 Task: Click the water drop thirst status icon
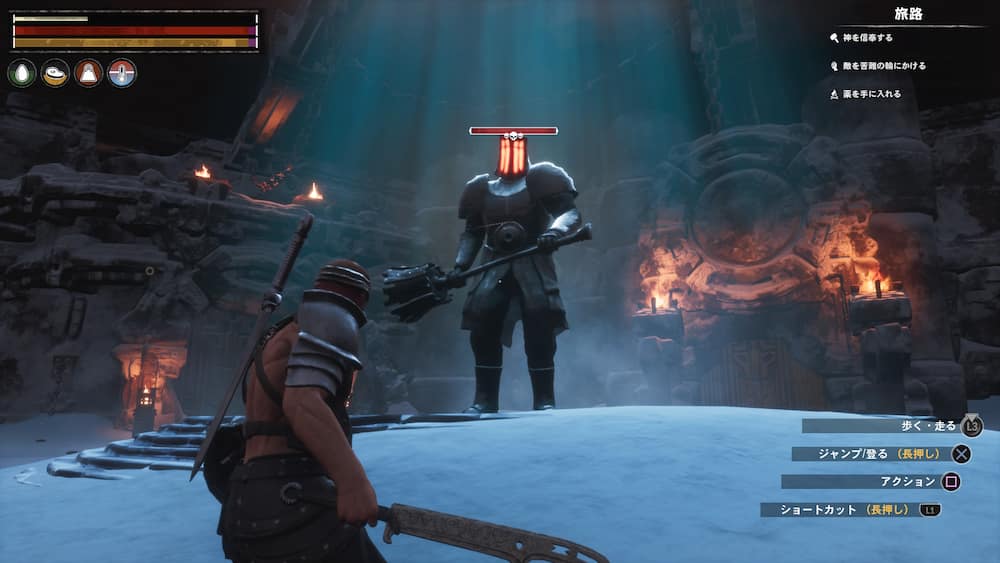(22, 73)
